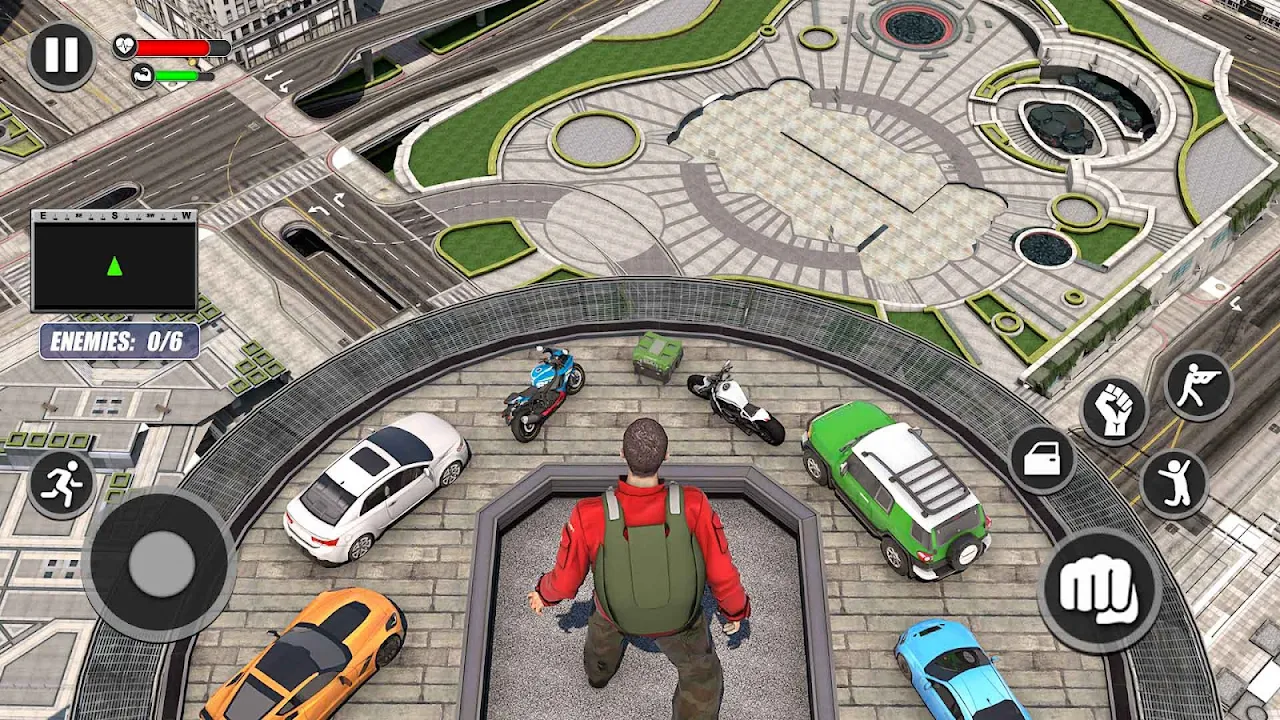Activate the raised fist power button

click(1114, 410)
